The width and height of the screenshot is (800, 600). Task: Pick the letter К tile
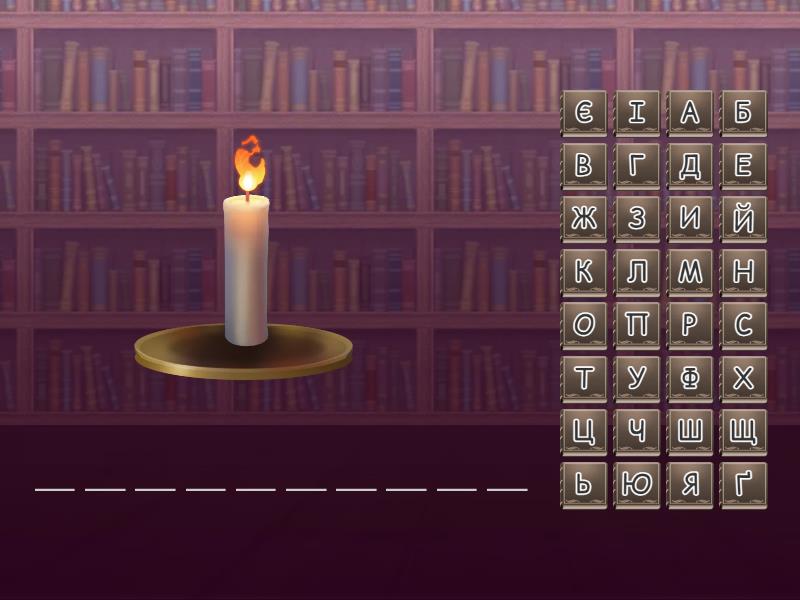click(x=584, y=272)
